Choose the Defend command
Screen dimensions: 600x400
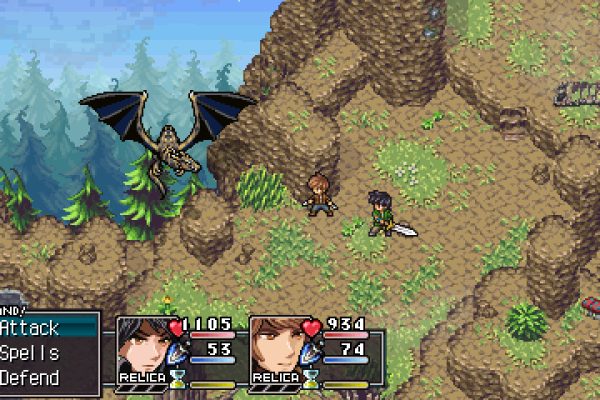tap(32, 378)
